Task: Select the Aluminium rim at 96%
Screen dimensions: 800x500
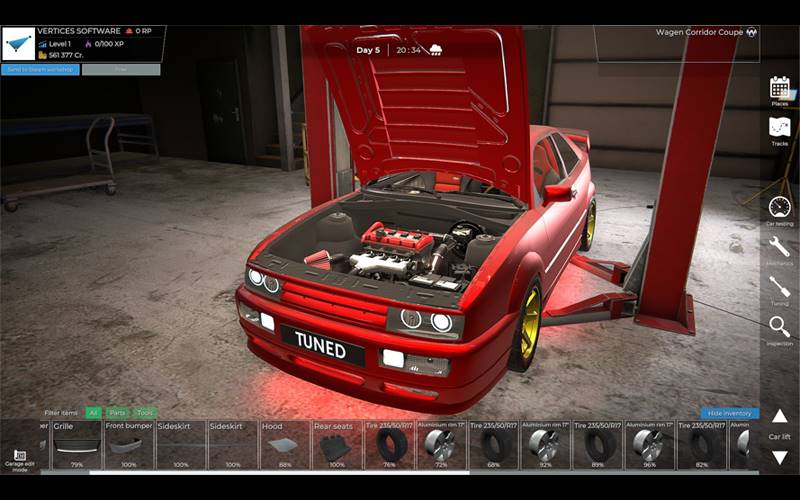Action: 649,445
